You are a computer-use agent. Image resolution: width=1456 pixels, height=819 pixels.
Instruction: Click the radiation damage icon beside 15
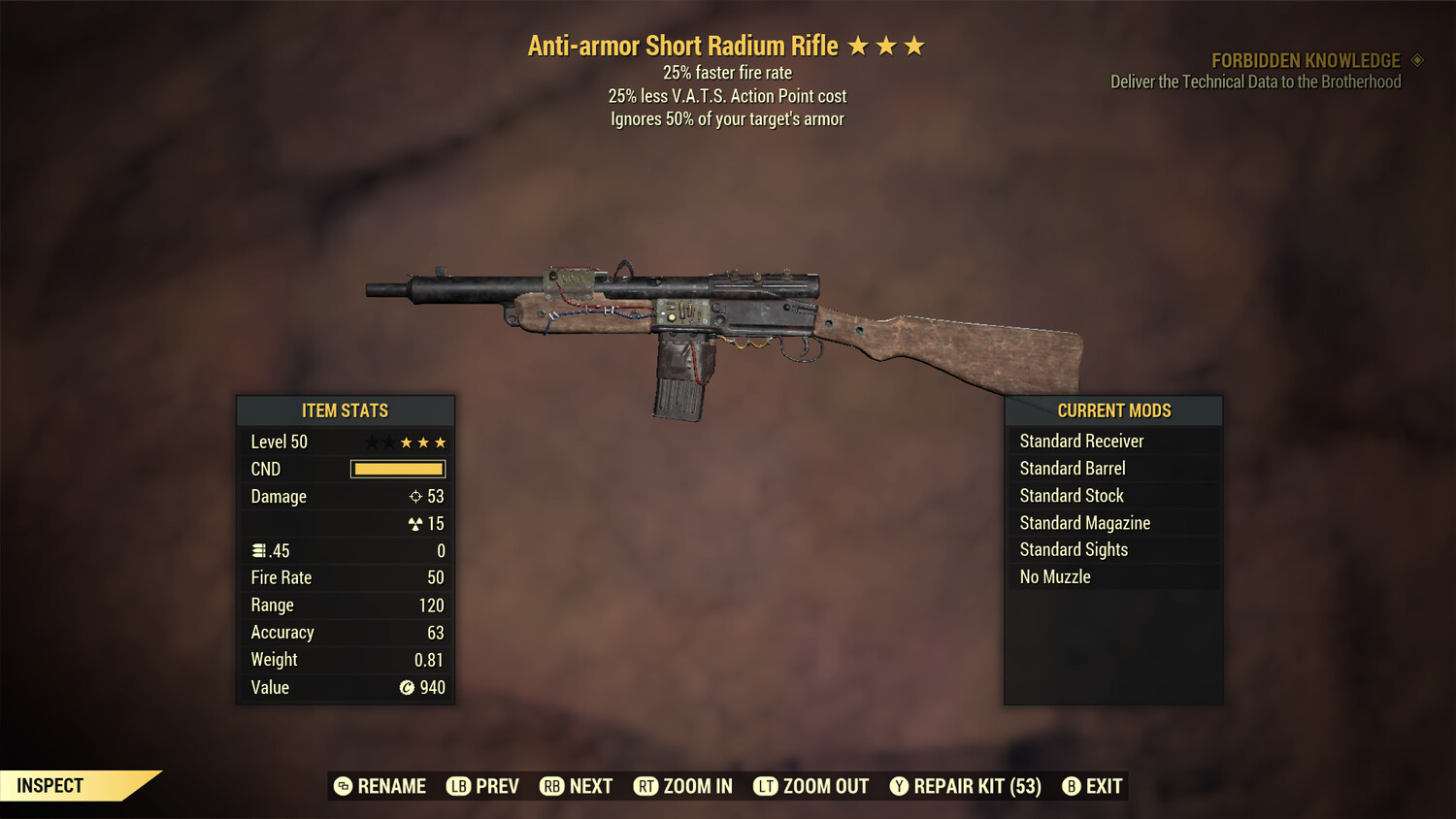414,523
